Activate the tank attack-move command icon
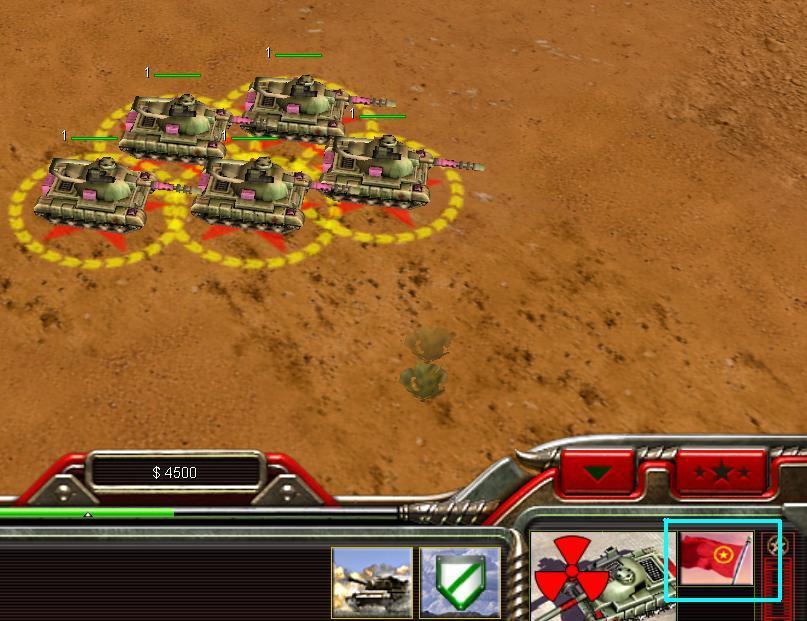The image size is (807, 621). click(x=372, y=582)
